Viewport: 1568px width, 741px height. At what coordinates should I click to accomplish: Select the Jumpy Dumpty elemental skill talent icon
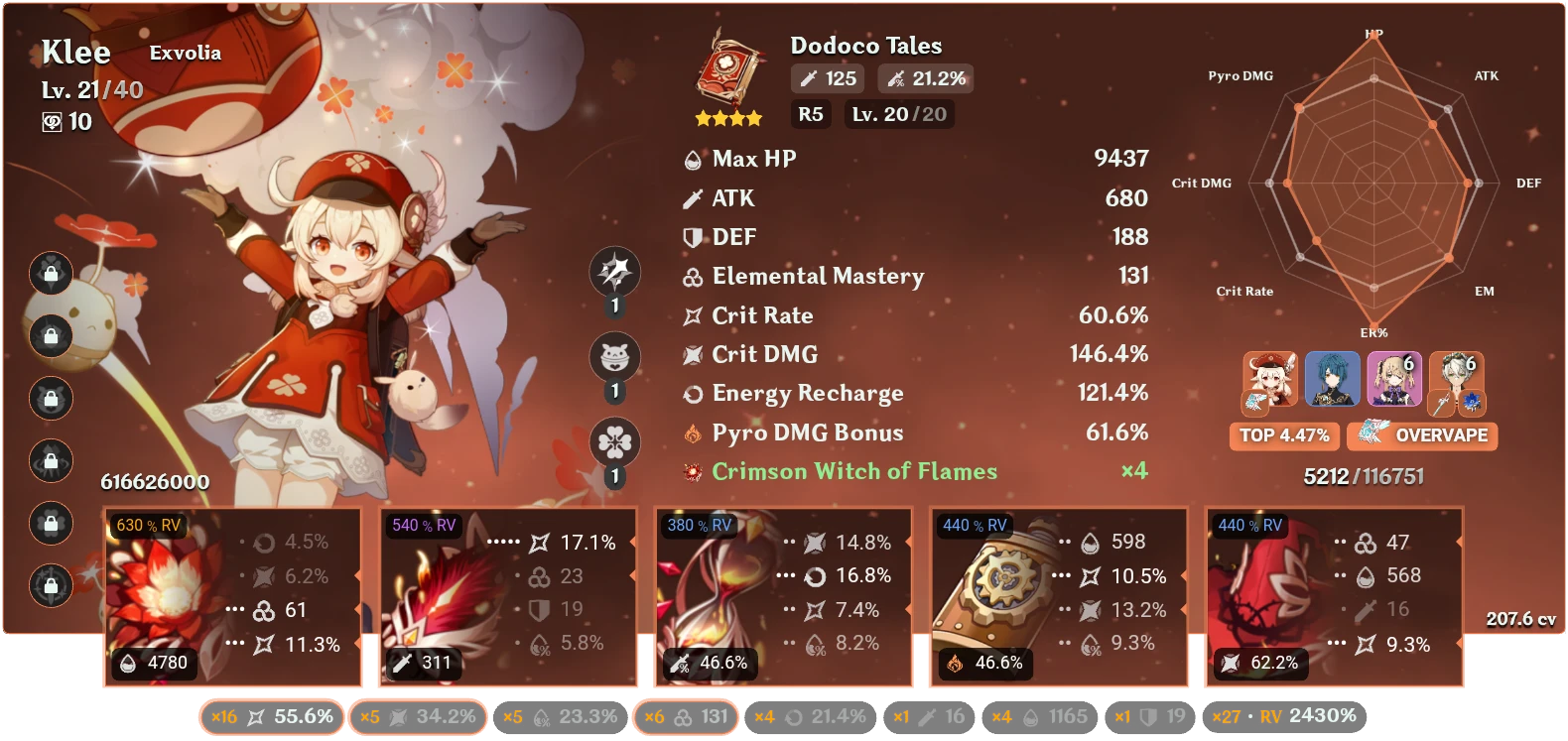[613, 357]
